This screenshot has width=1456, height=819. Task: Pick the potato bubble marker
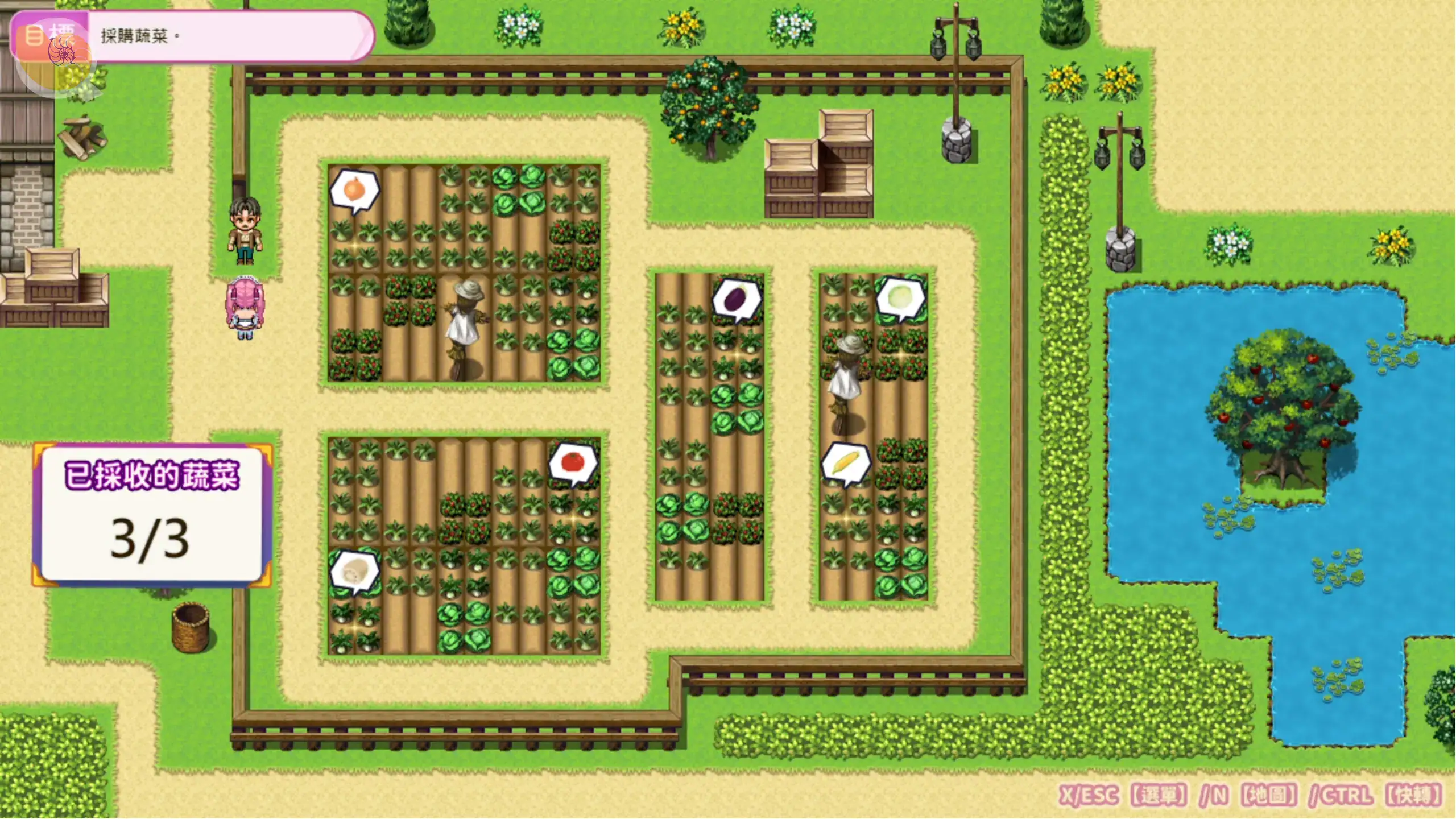click(354, 570)
